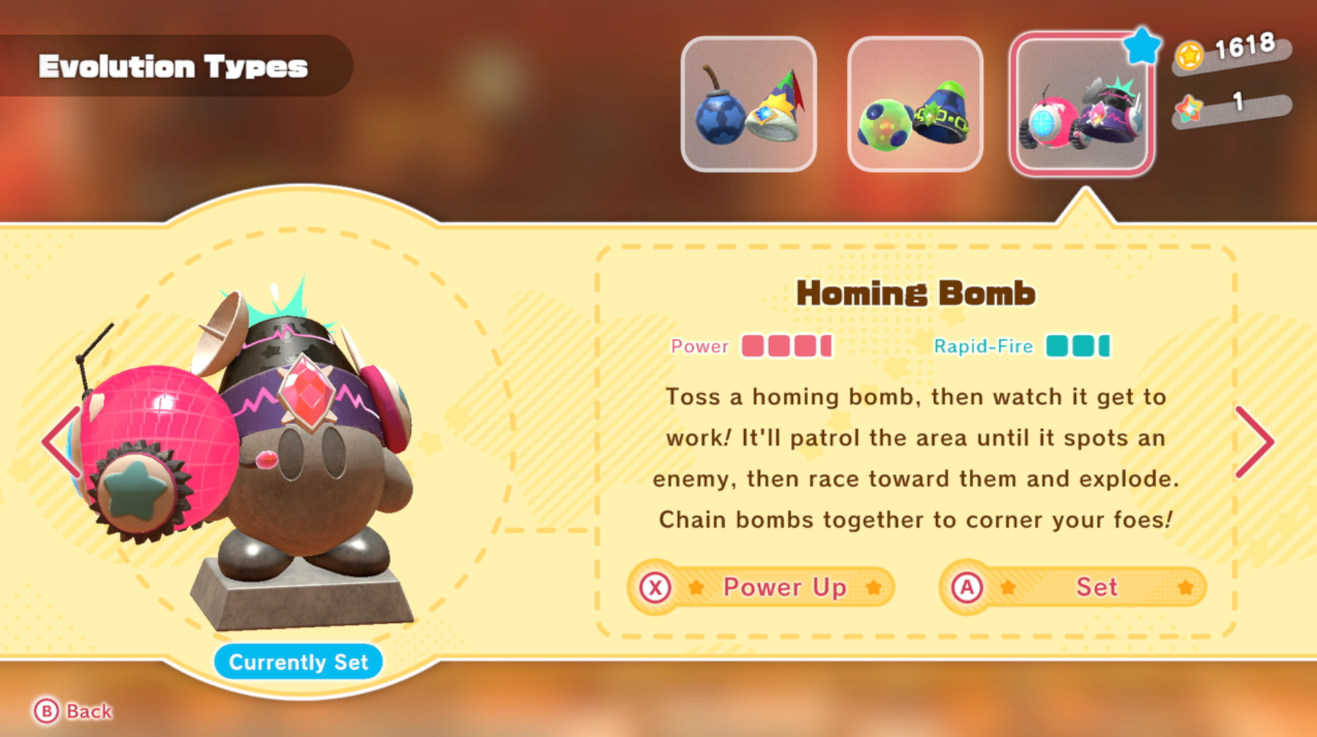
Task: Select the Chain Bomb evolution thumbnail
Action: point(914,103)
